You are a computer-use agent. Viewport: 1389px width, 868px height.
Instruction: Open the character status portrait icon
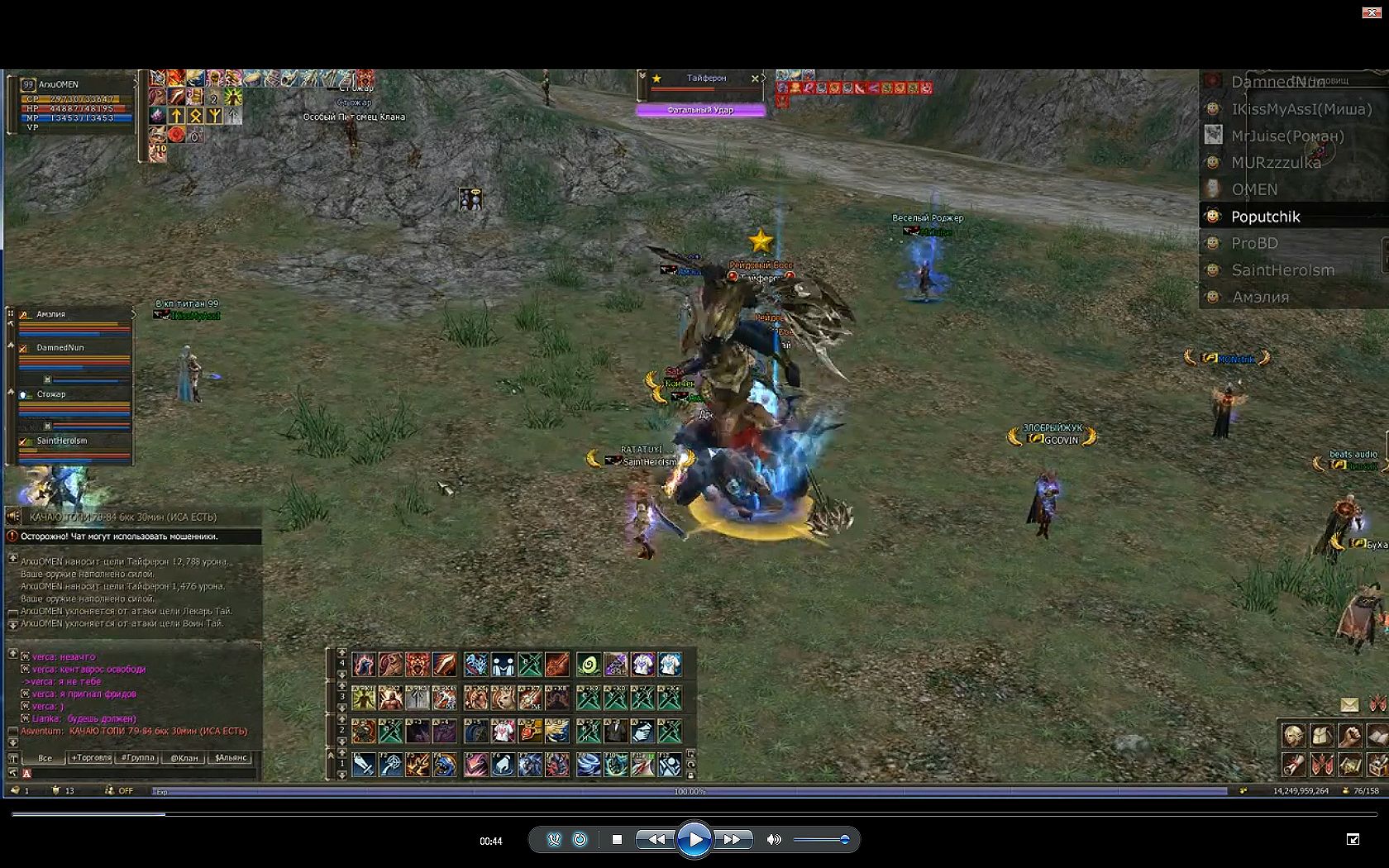tap(1293, 735)
